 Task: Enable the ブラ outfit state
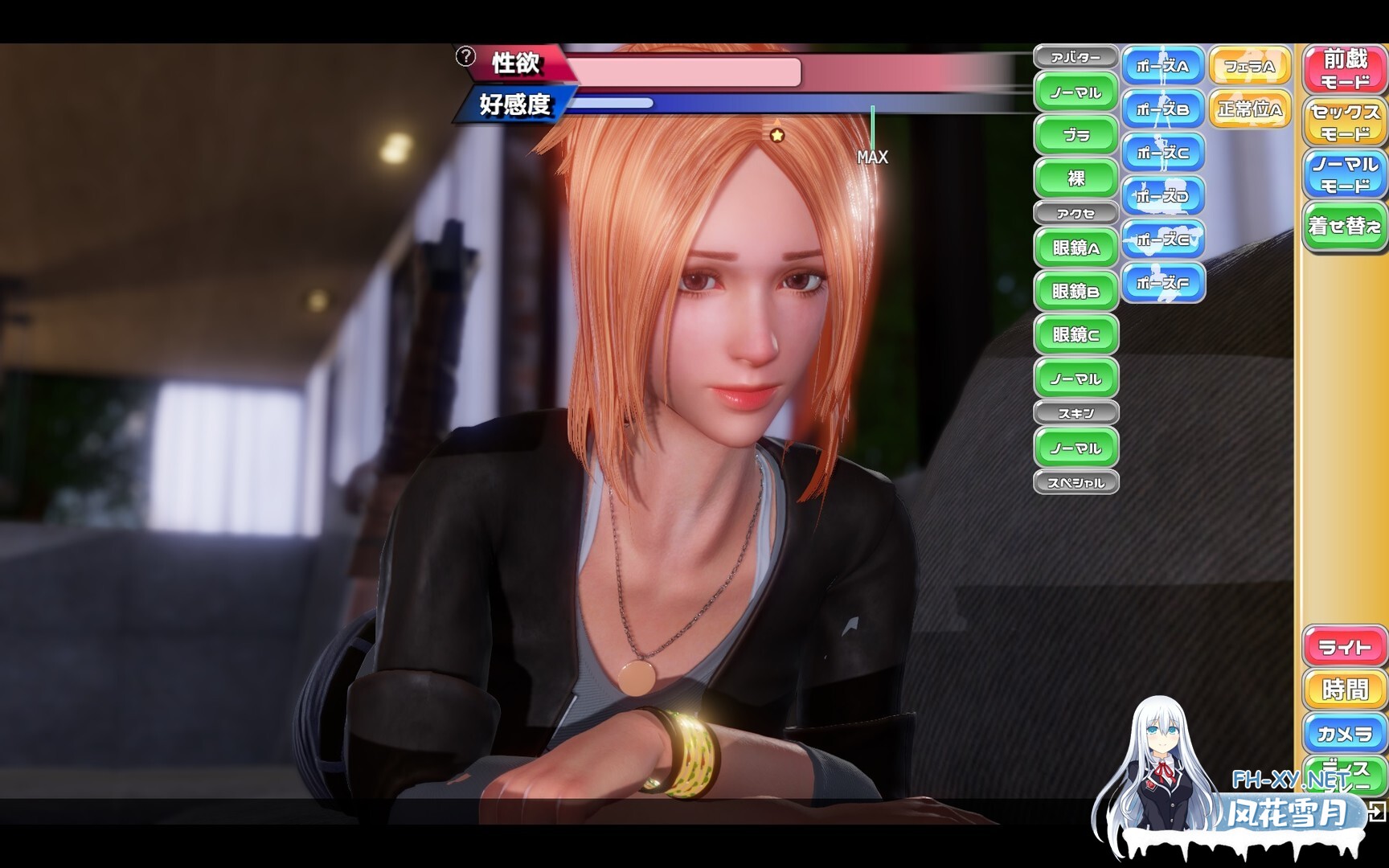click(1076, 133)
